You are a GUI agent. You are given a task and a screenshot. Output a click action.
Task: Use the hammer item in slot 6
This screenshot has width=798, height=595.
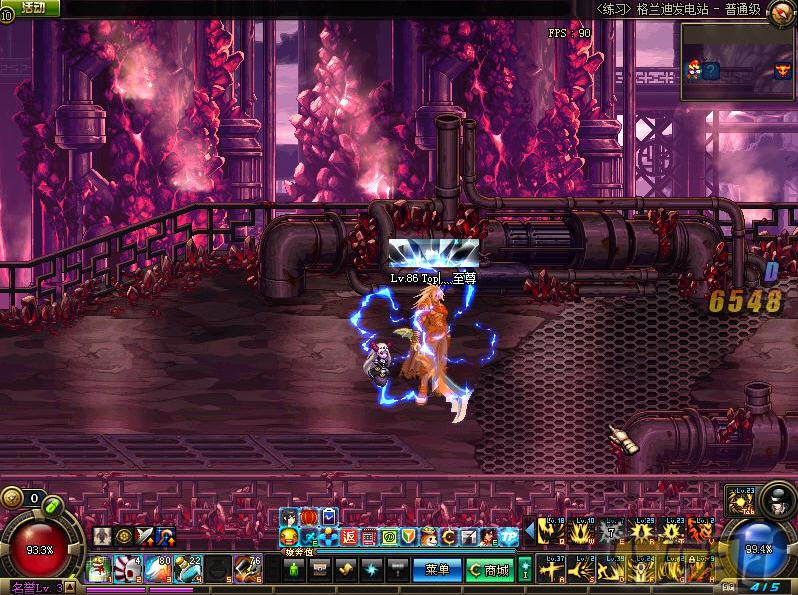[x=247, y=569]
